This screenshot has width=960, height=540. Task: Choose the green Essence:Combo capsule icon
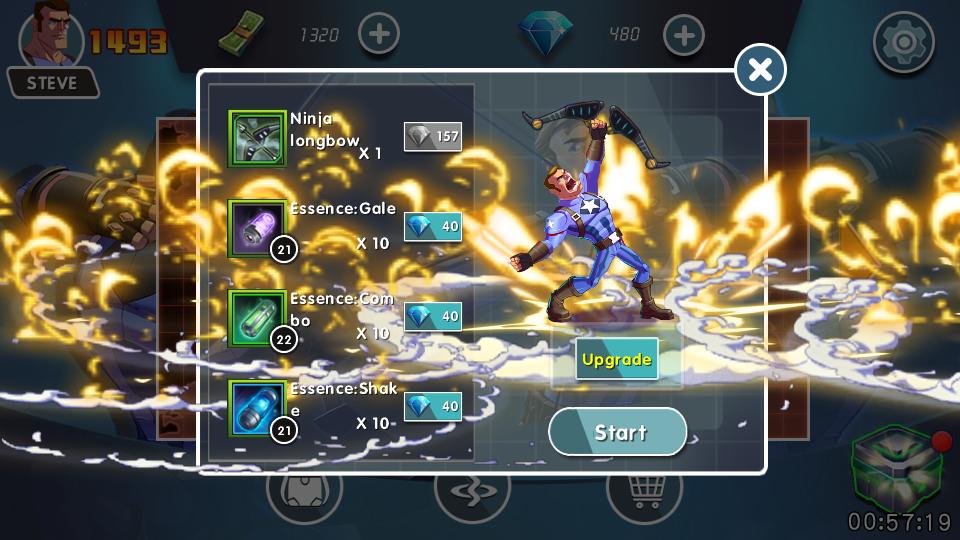click(x=257, y=318)
